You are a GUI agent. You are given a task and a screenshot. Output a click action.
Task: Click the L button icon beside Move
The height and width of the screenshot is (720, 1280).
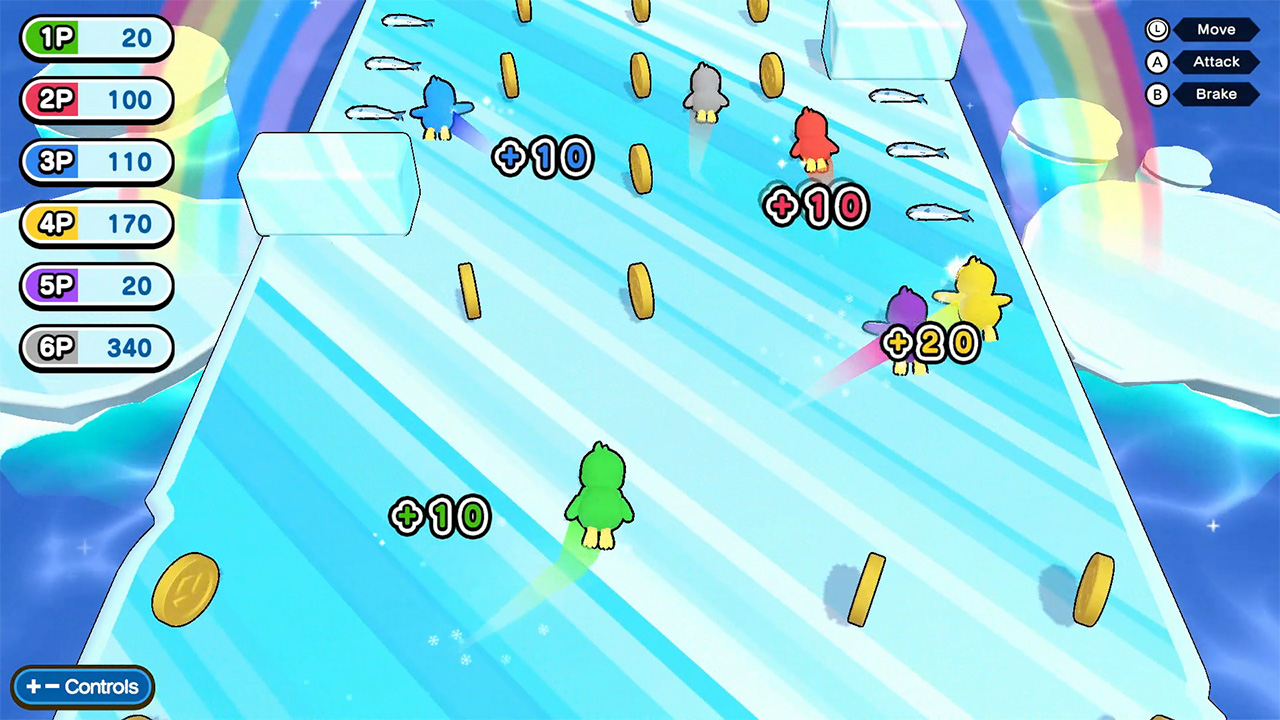(x=1157, y=29)
